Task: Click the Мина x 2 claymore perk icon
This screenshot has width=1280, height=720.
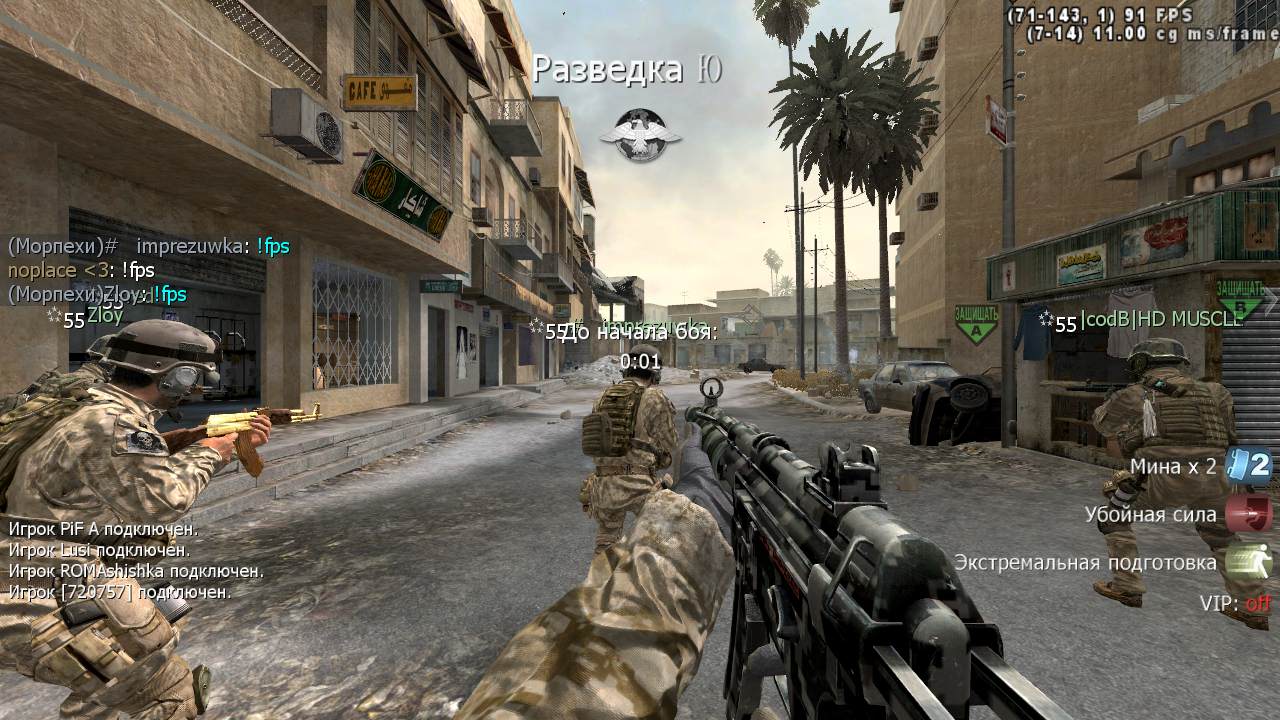Action: [x=1248, y=466]
